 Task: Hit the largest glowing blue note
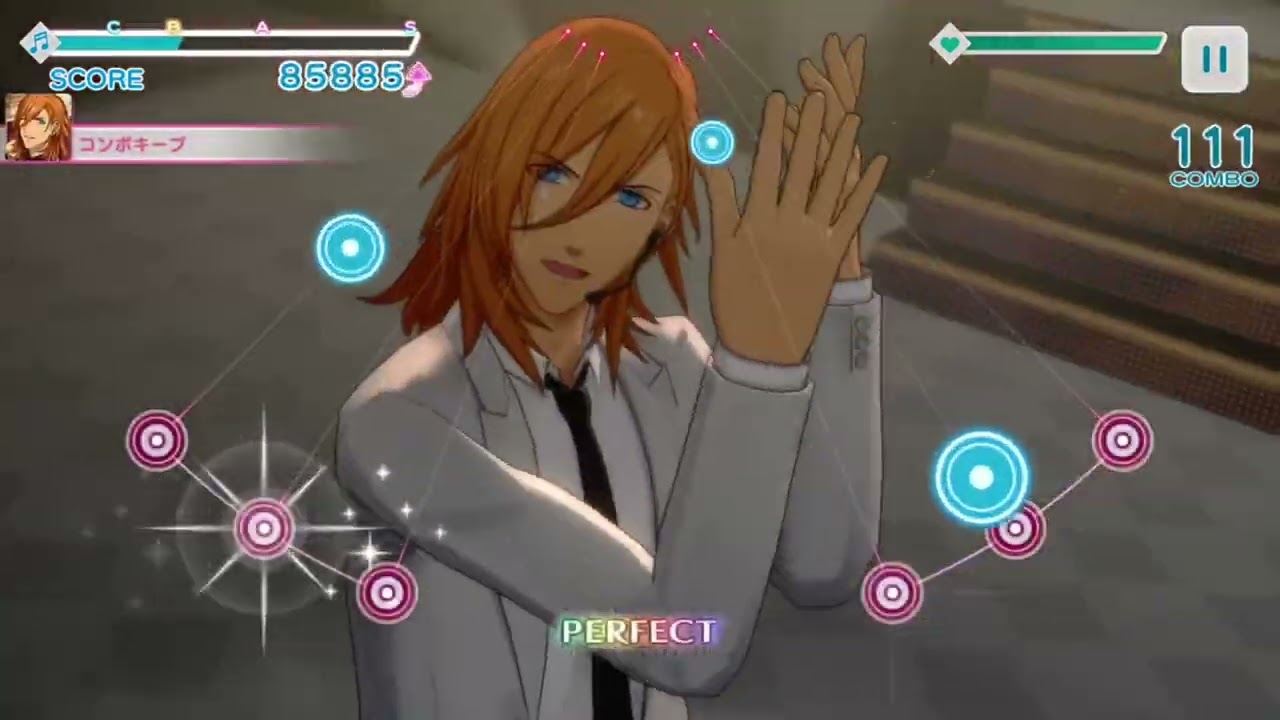(981, 479)
